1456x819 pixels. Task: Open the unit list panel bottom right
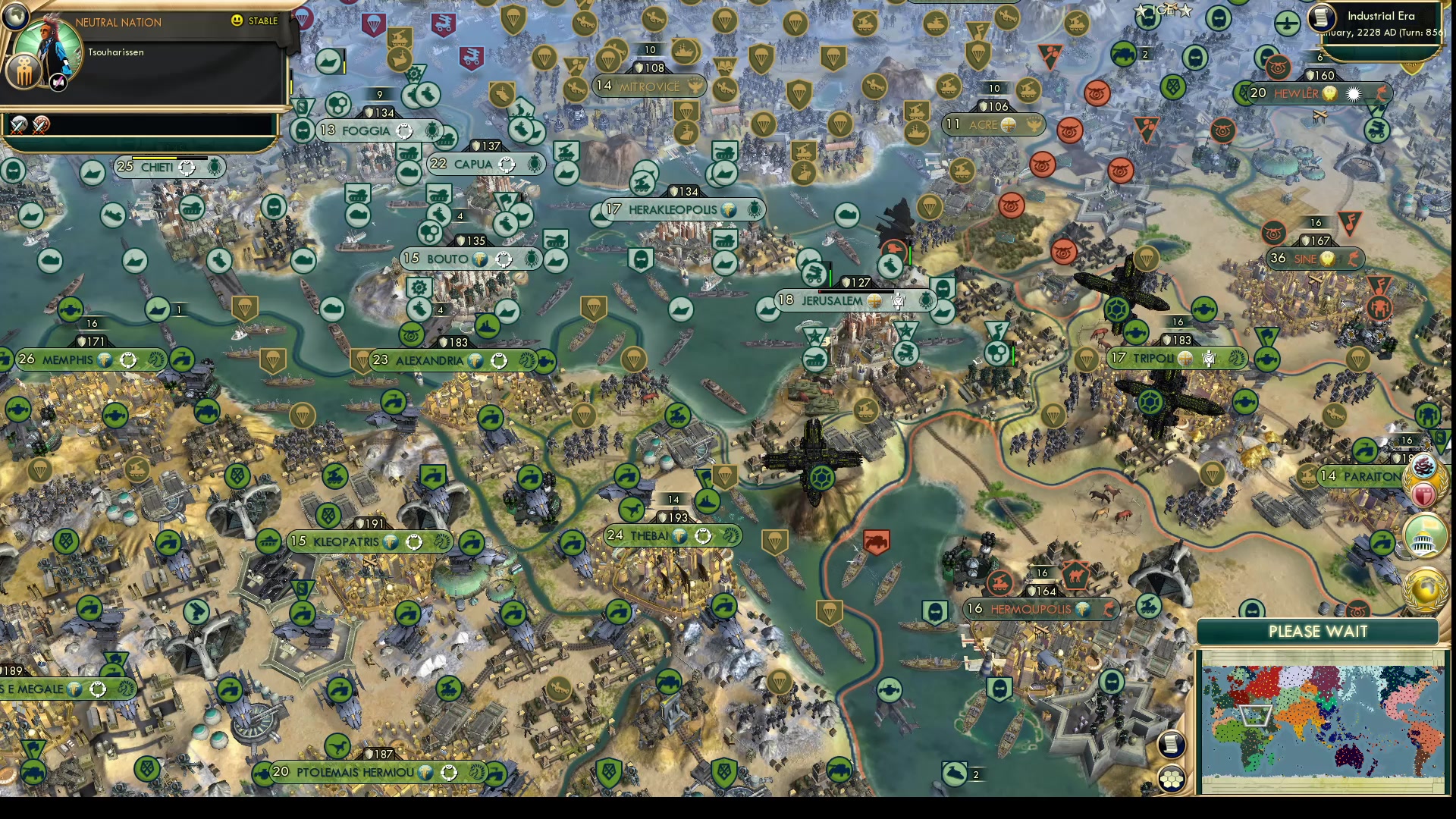[1171, 777]
